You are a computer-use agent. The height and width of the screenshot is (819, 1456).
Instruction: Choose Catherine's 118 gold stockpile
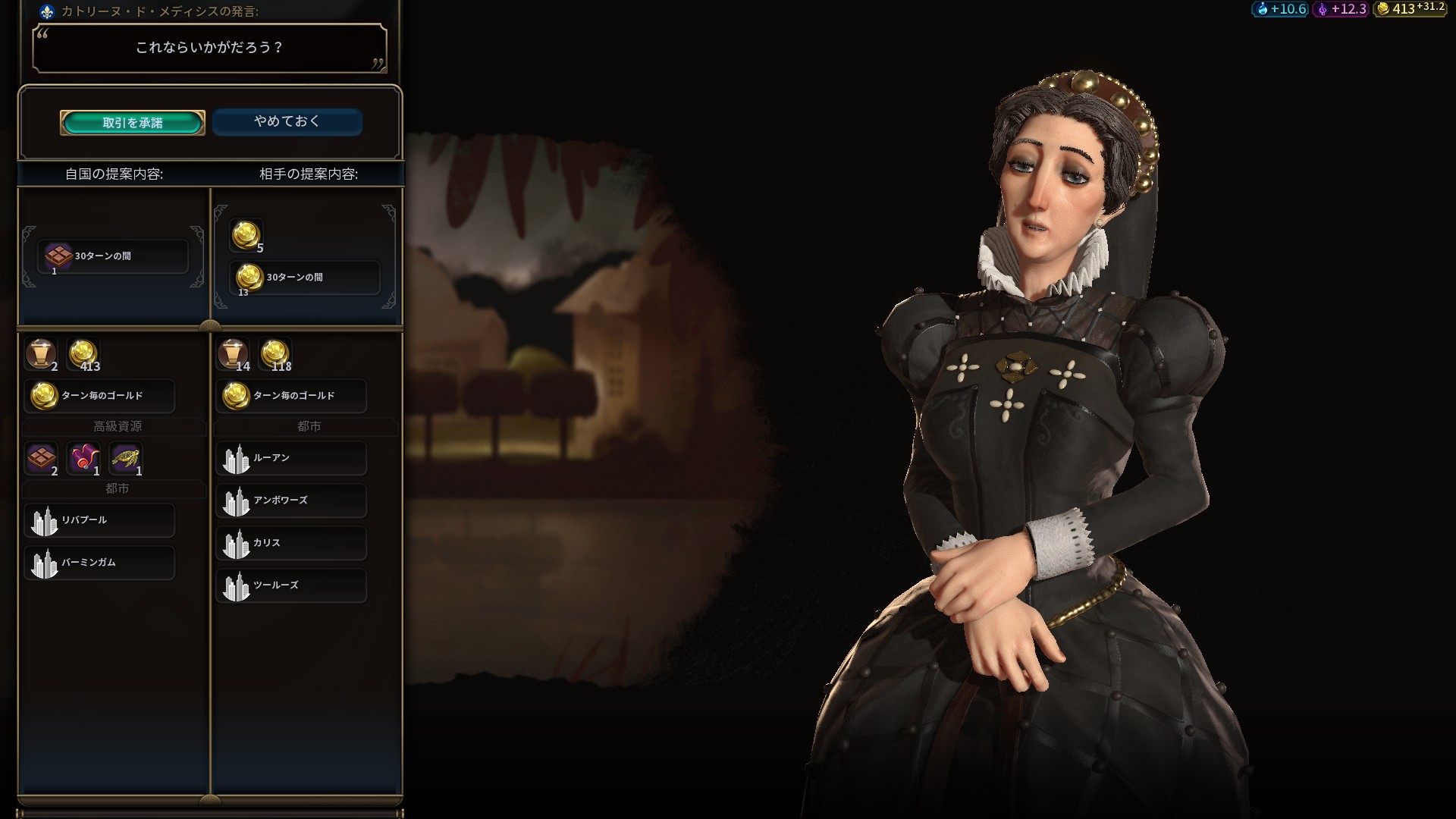275,354
